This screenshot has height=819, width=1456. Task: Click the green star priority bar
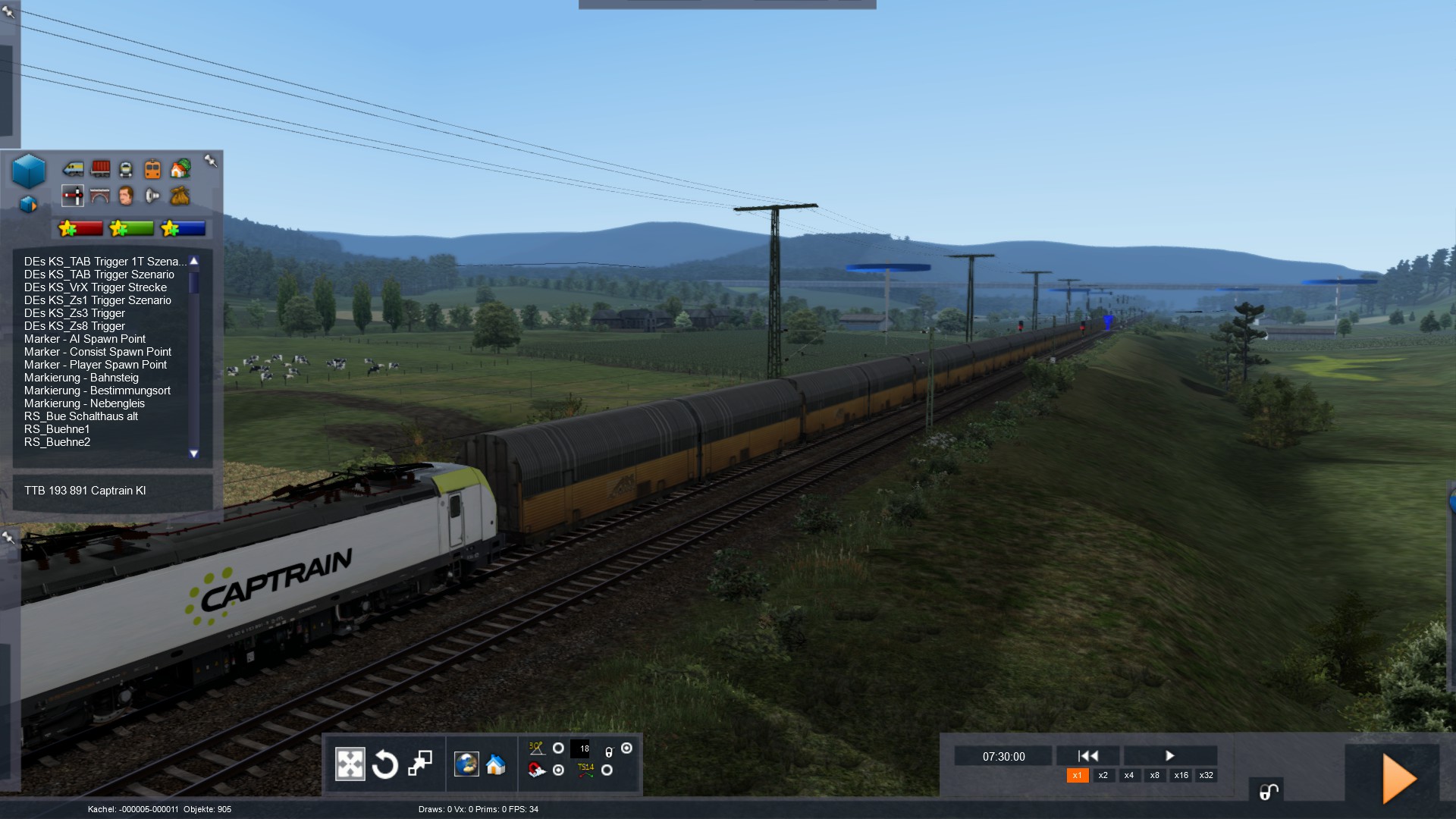click(132, 228)
